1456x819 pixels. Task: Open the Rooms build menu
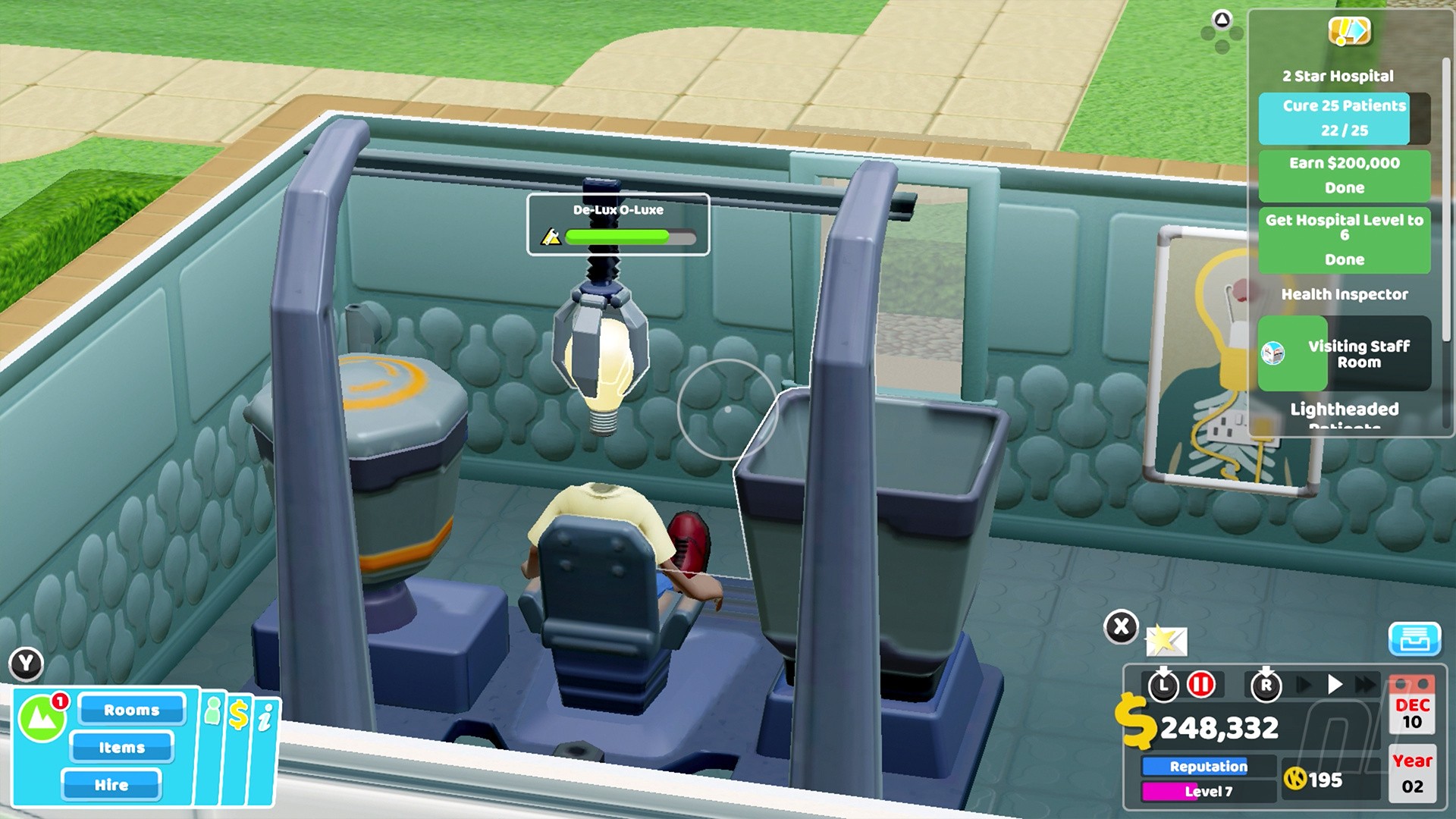click(x=132, y=710)
